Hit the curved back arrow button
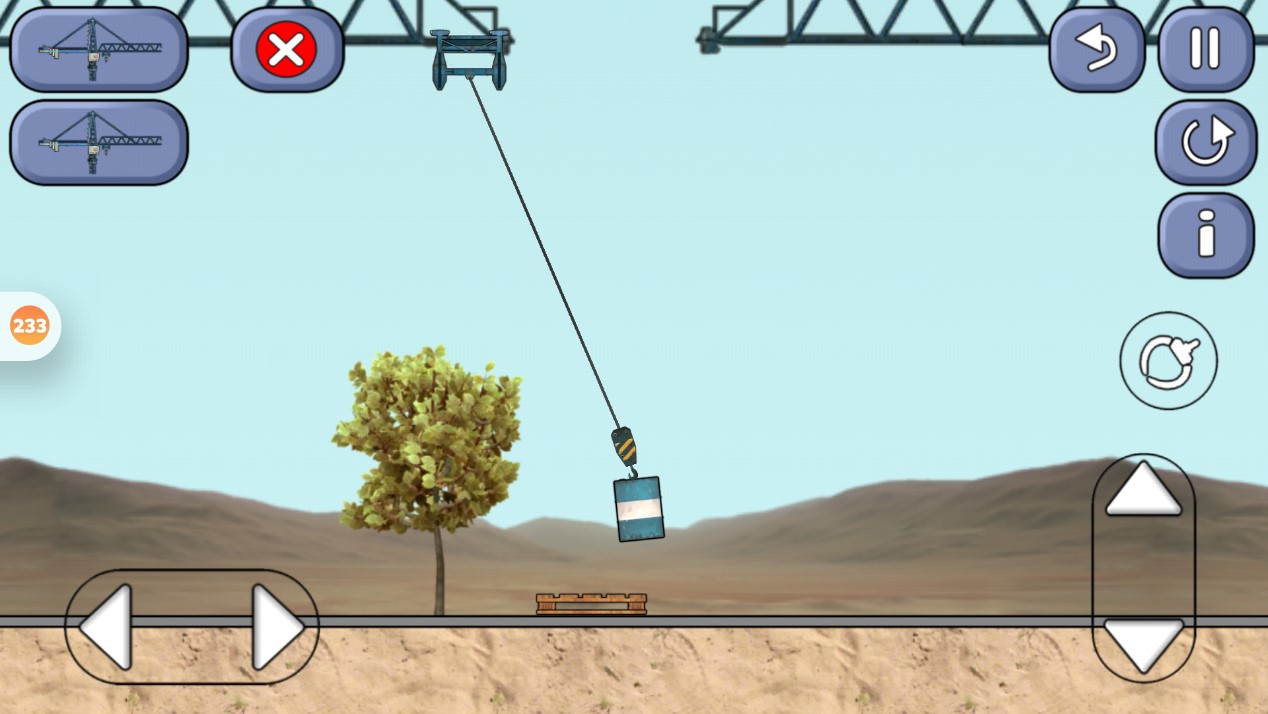 point(1097,50)
